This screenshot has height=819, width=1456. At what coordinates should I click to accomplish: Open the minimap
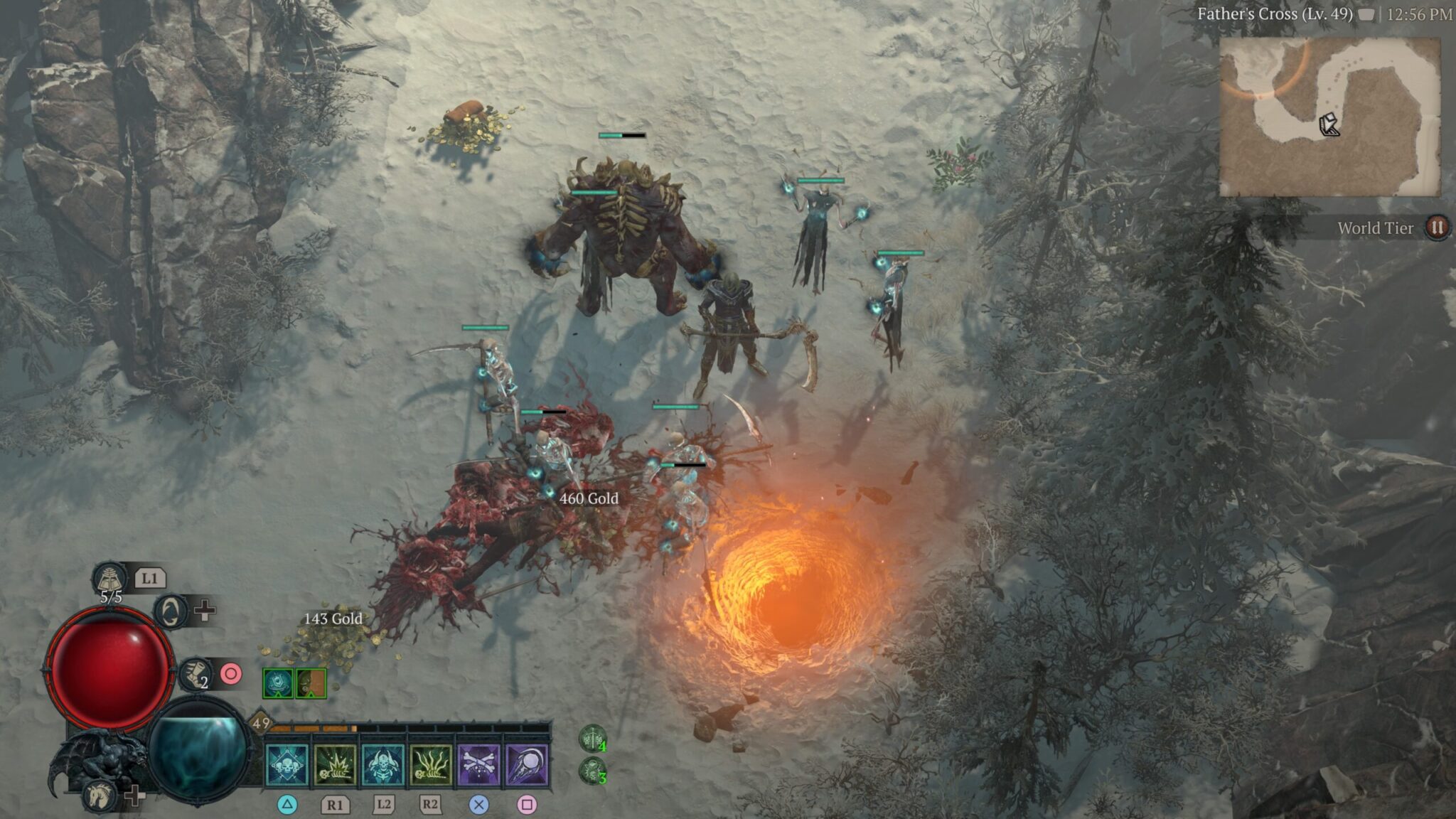click(x=1329, y=117)
